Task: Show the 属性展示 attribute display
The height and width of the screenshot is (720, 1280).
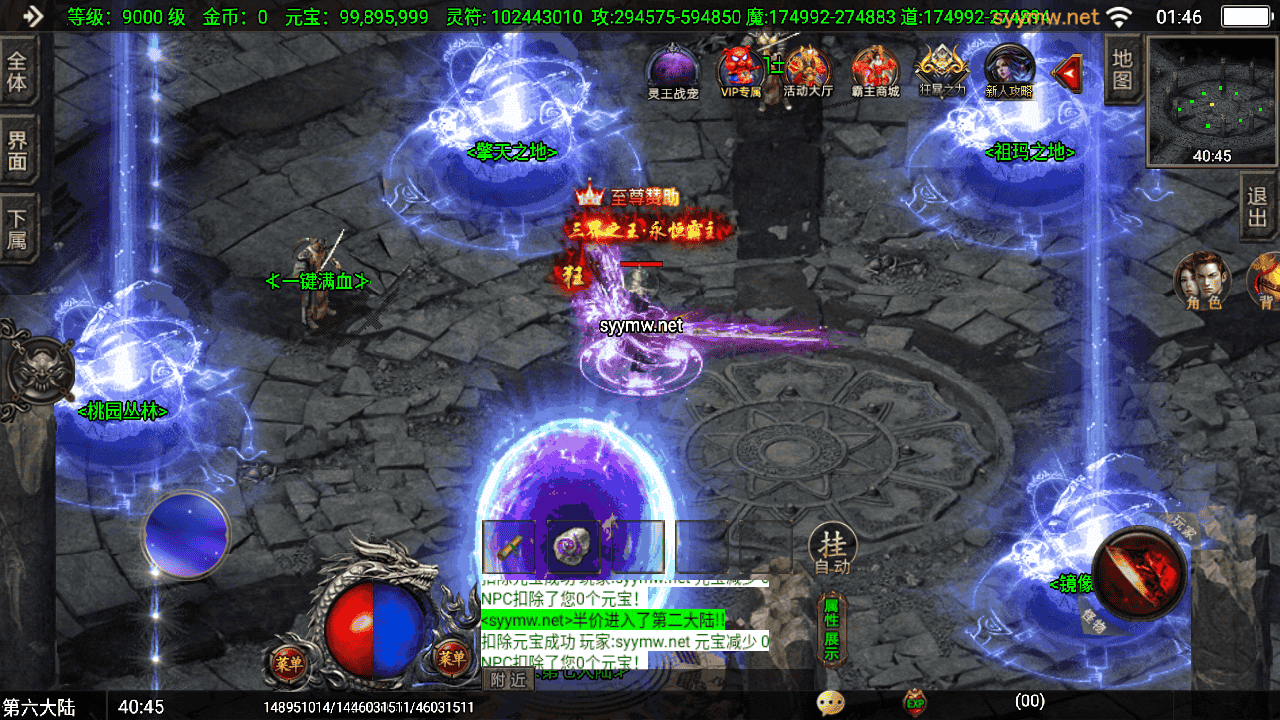Action: coord(831,630)
